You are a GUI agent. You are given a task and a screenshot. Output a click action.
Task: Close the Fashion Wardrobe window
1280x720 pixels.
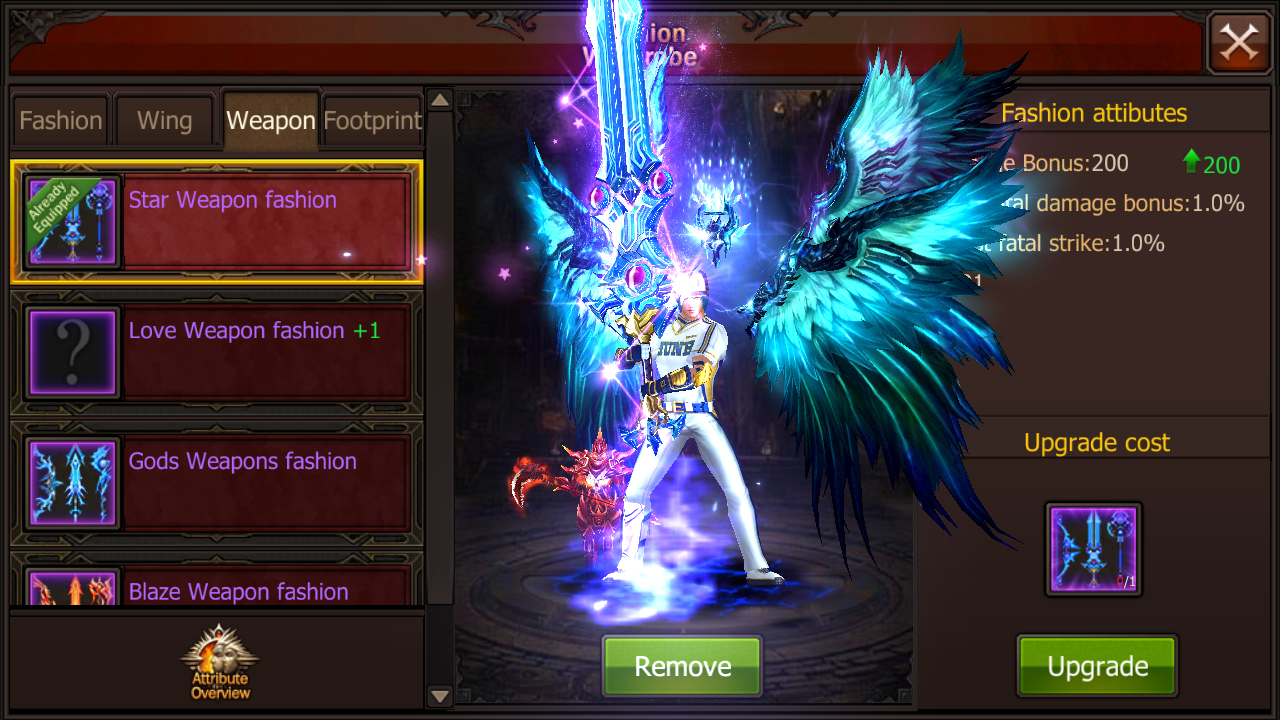(x=1240, y=43)
